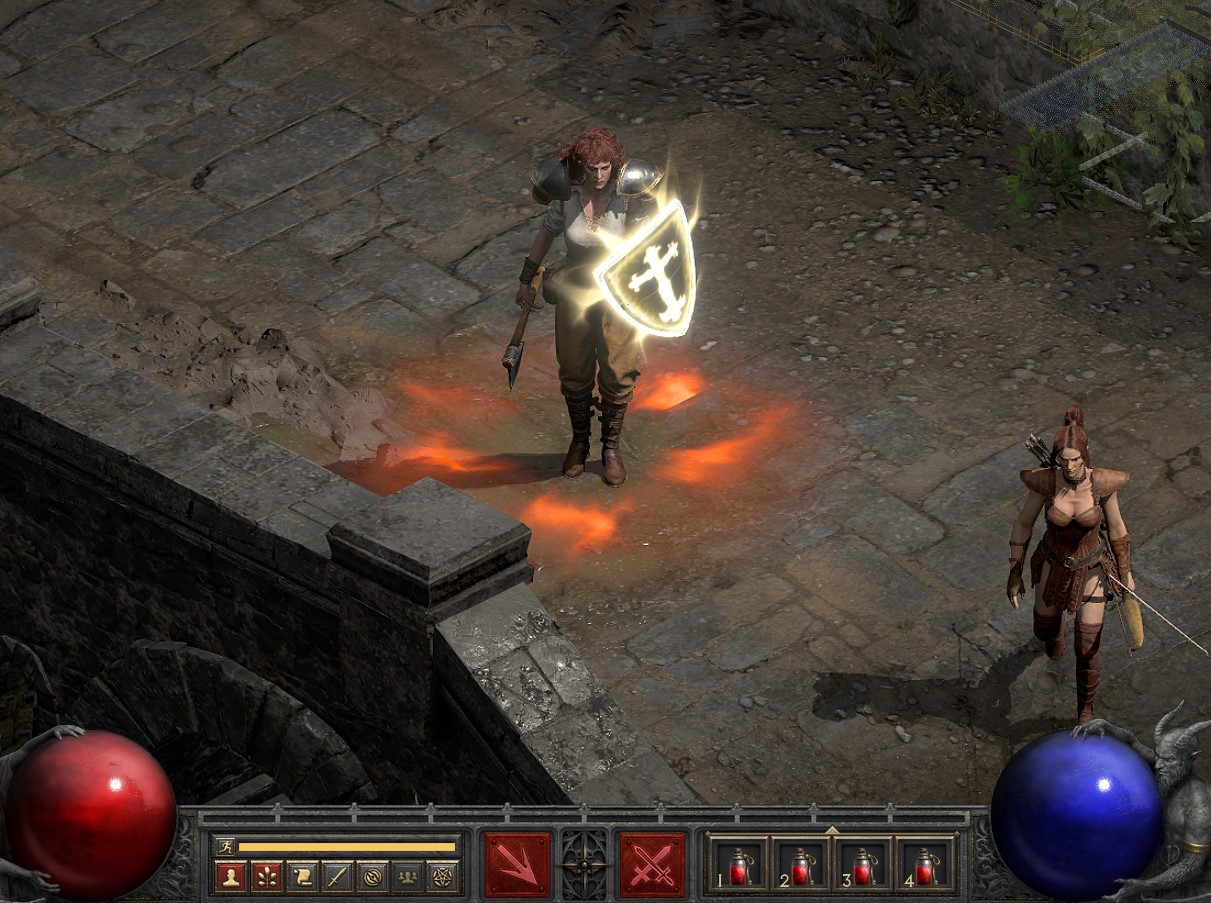Viewport: 1211px width, 903px height.
Task: Toggle the run/walk button
Action: click(x=226, y=846)
